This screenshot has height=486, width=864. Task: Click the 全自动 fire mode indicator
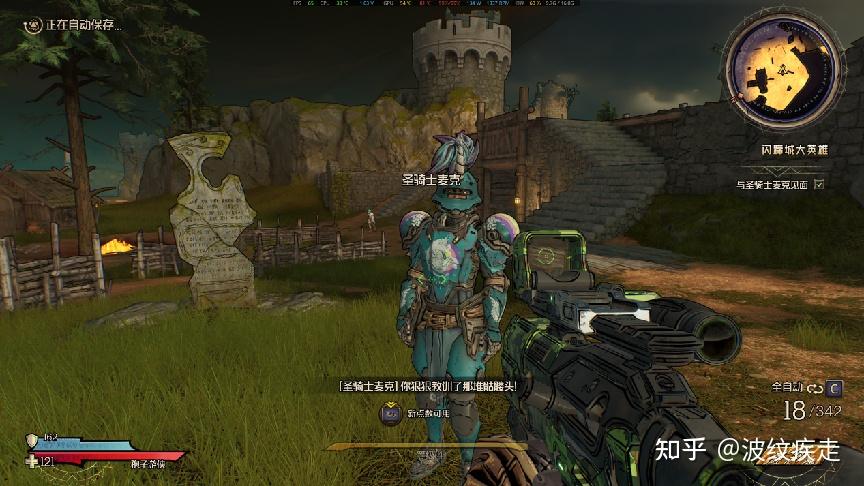tap(788, 386)
